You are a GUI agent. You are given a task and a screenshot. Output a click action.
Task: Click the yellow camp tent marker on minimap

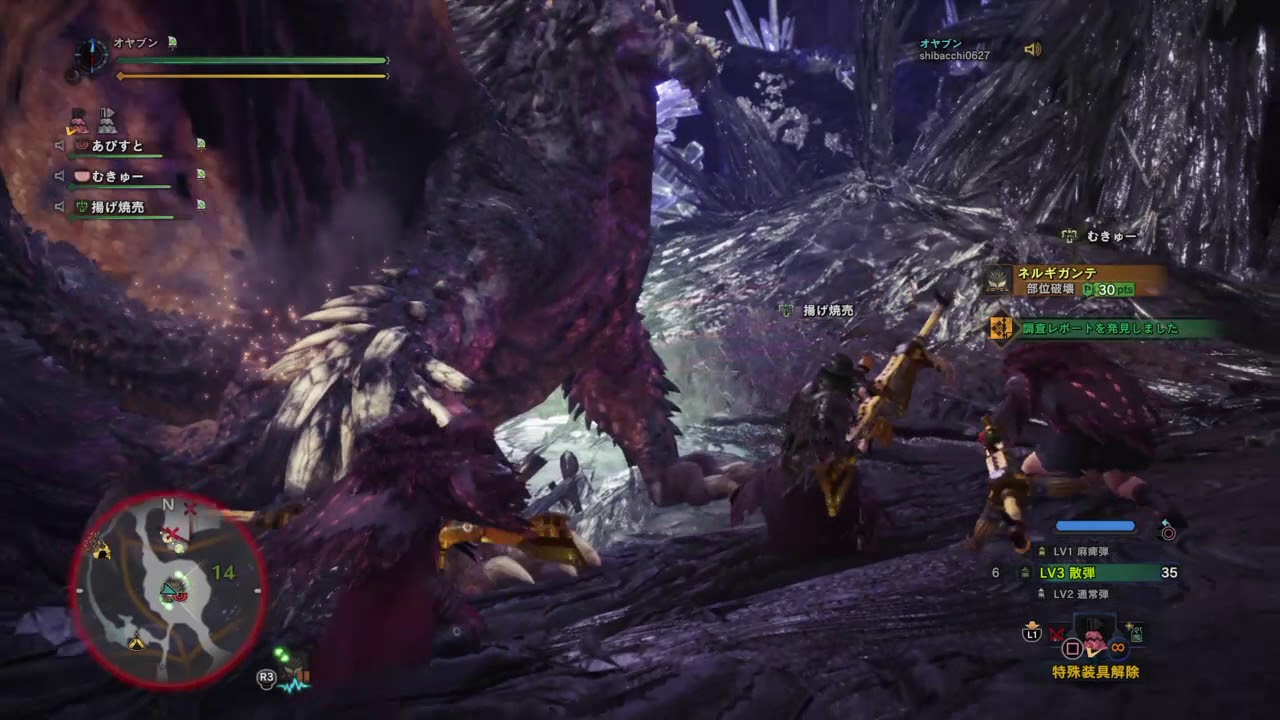coord(136,641)
